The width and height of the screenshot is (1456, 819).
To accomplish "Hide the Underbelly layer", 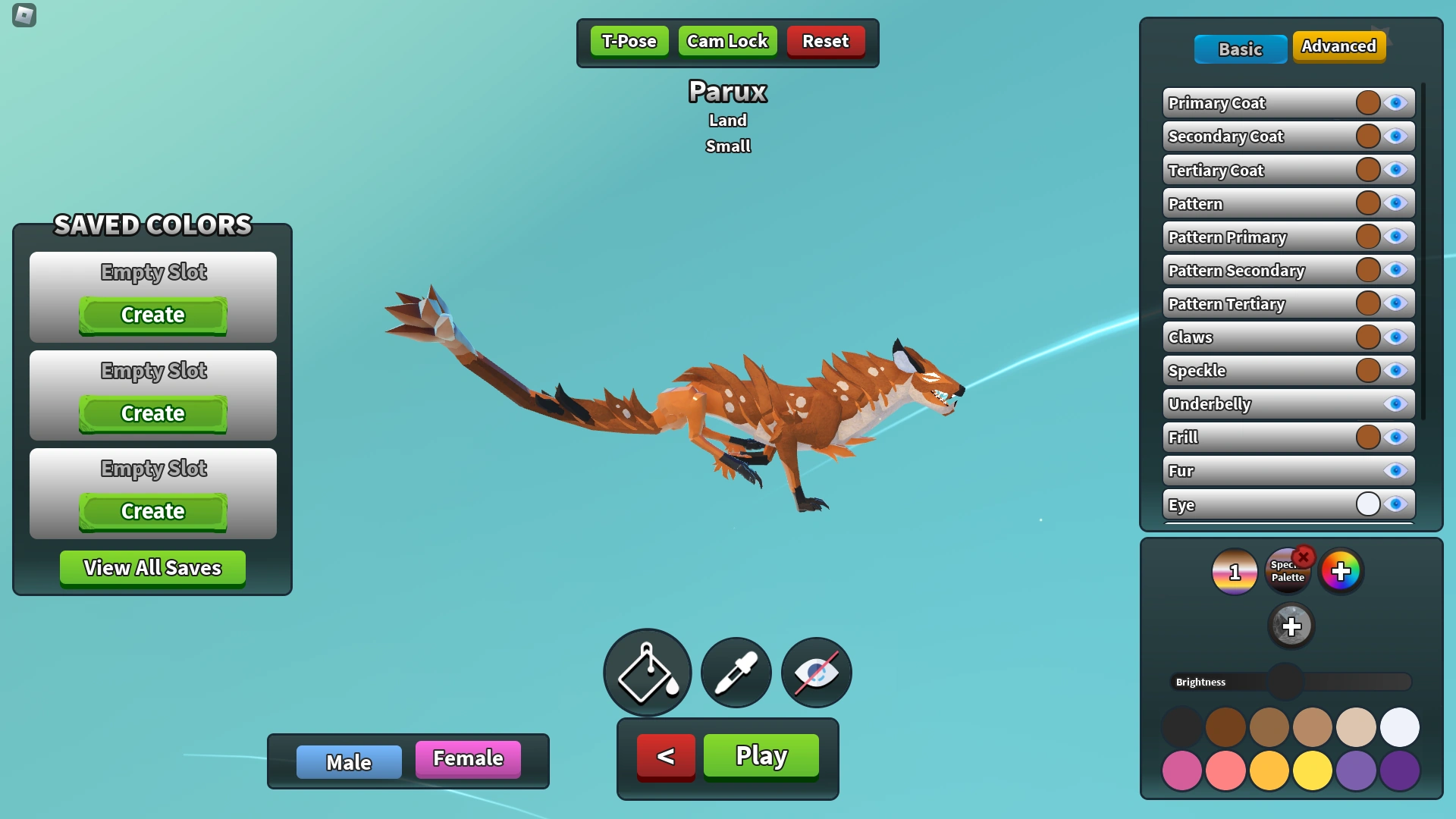I will coord(1395,403).
